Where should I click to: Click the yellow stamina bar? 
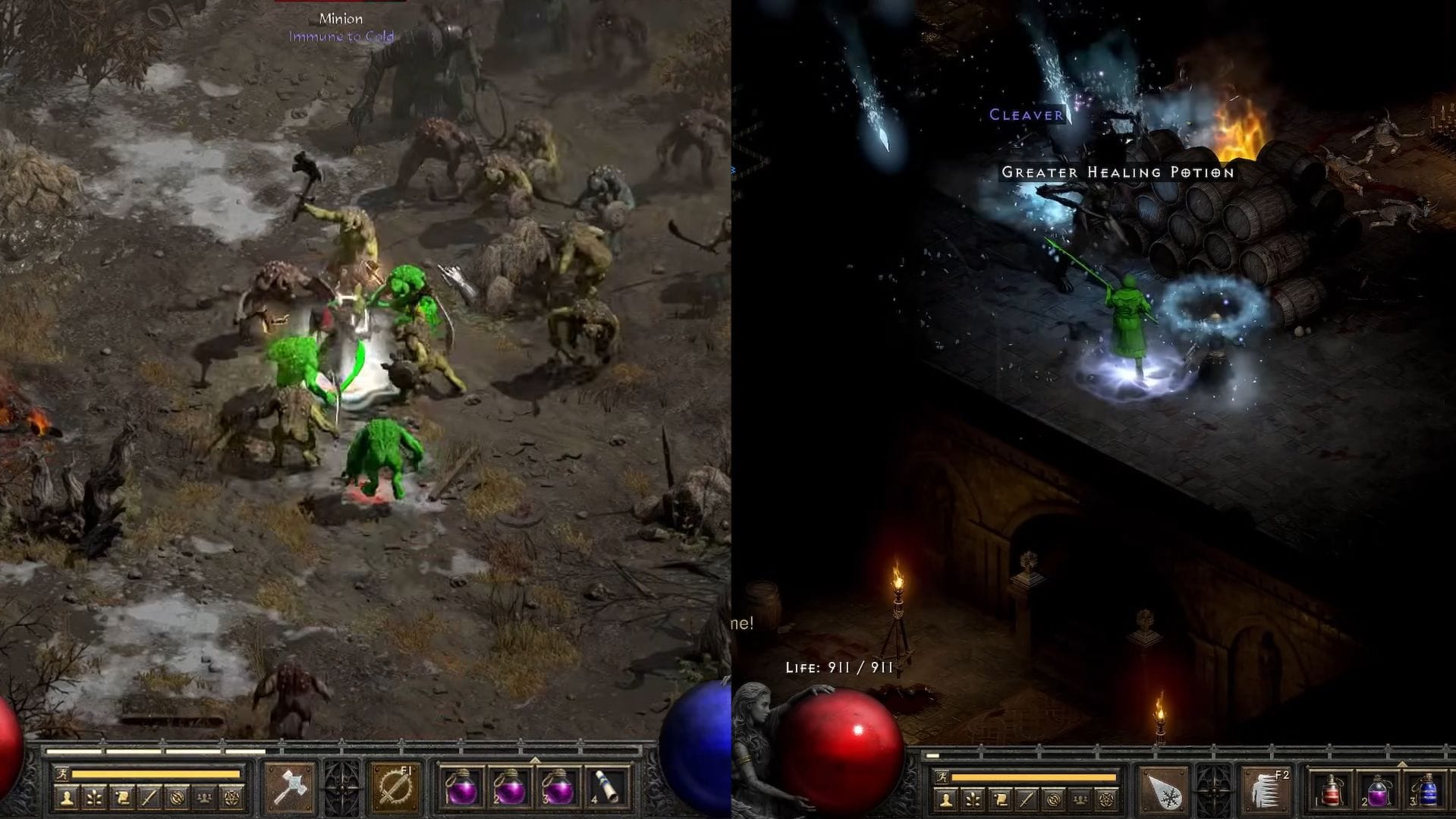coord(156,775)
